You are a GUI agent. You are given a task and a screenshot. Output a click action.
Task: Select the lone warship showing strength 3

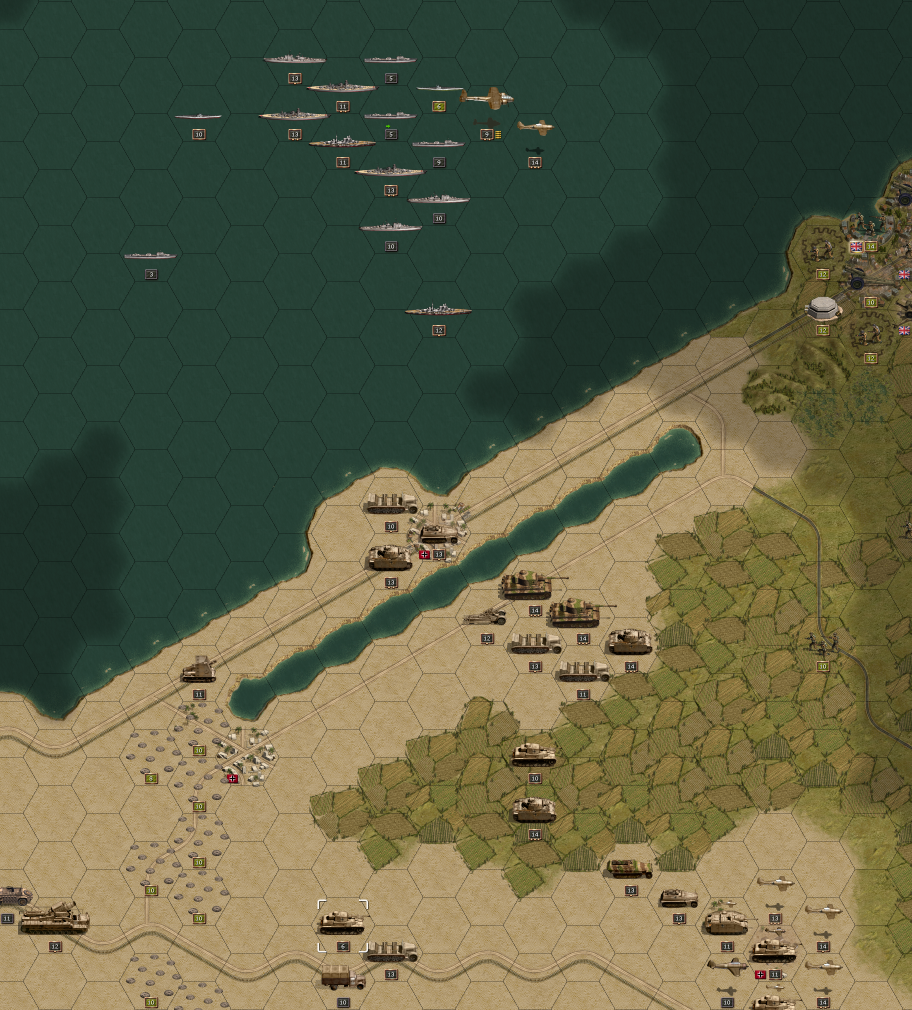150,256
